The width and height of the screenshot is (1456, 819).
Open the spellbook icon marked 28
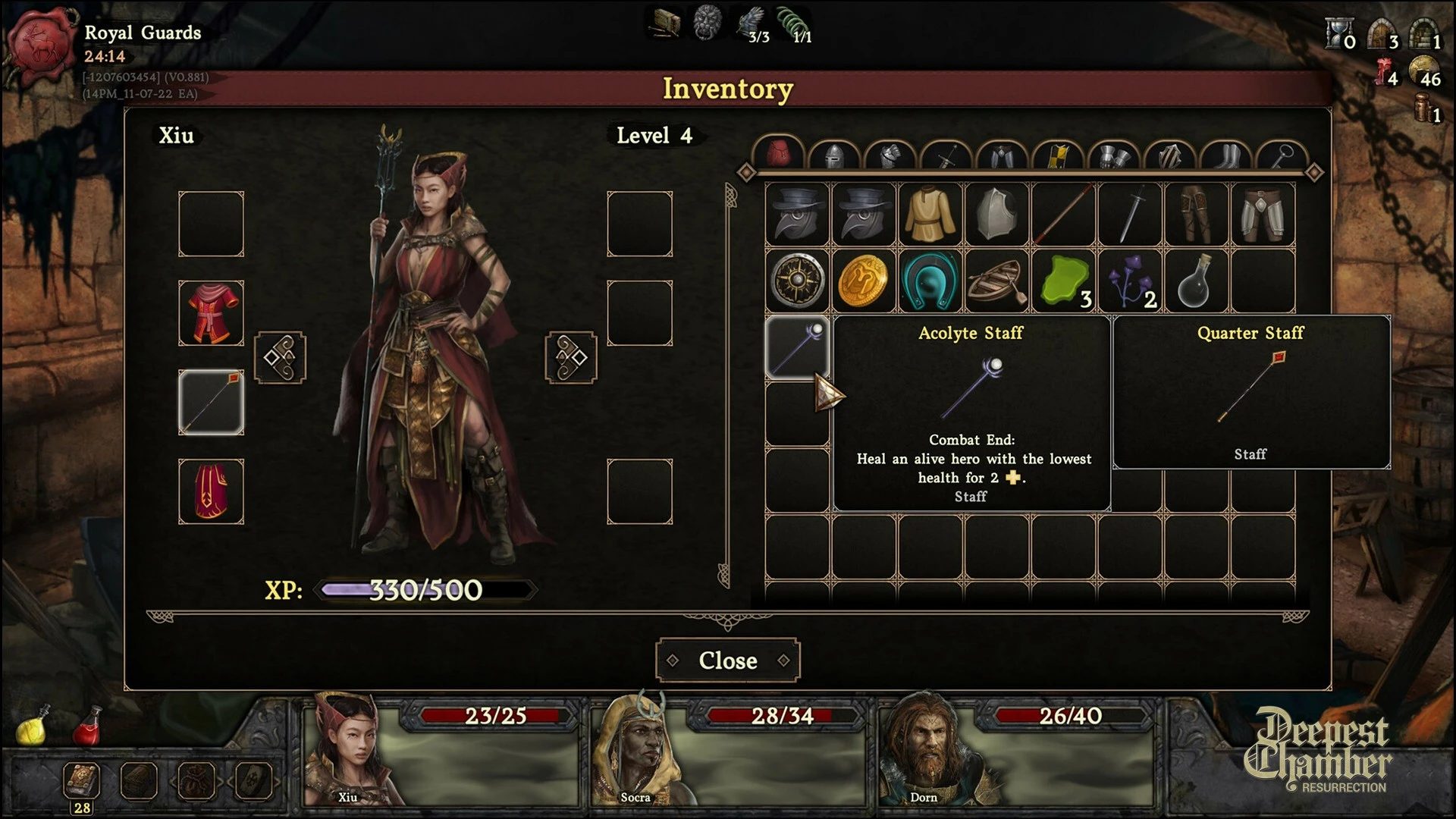pyautogui.click(x=82, y=781)
